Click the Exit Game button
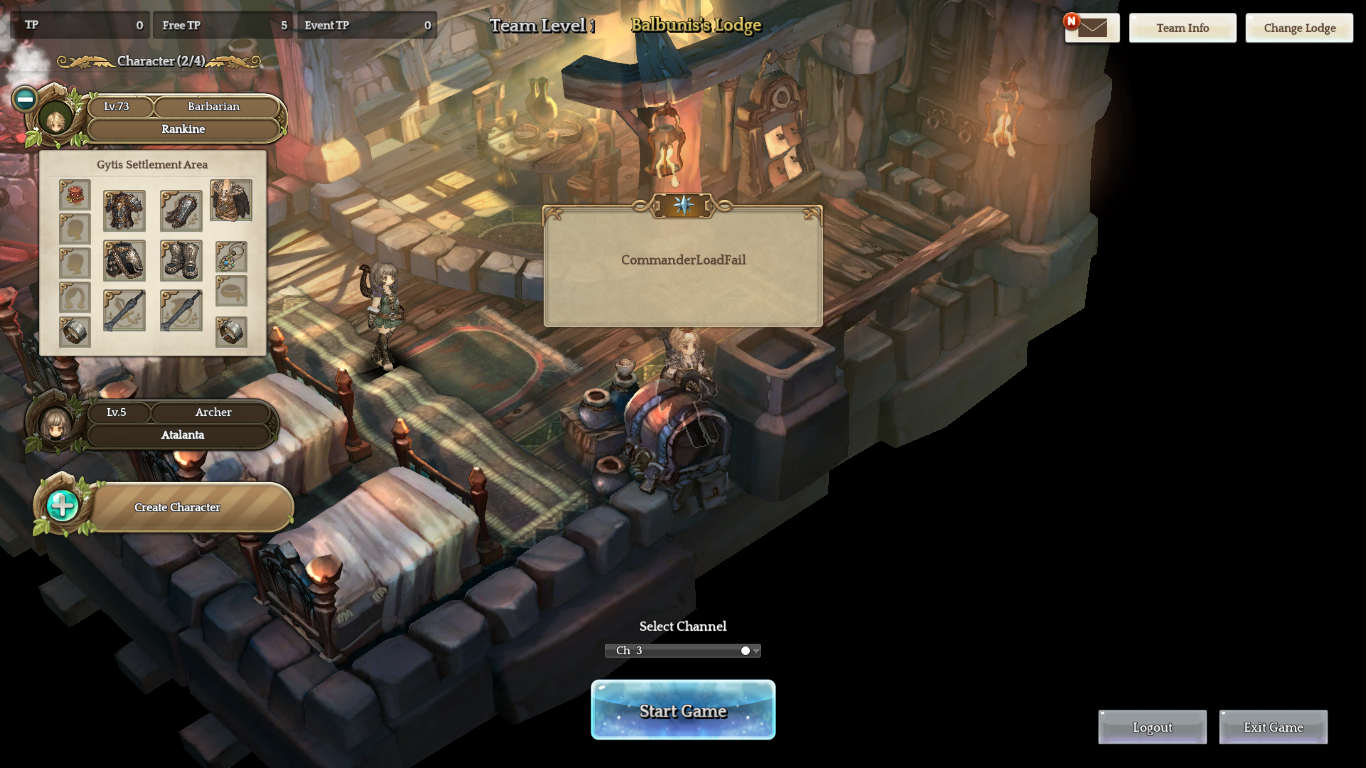Screen dimensions: 1366x768 point(1273,727)
